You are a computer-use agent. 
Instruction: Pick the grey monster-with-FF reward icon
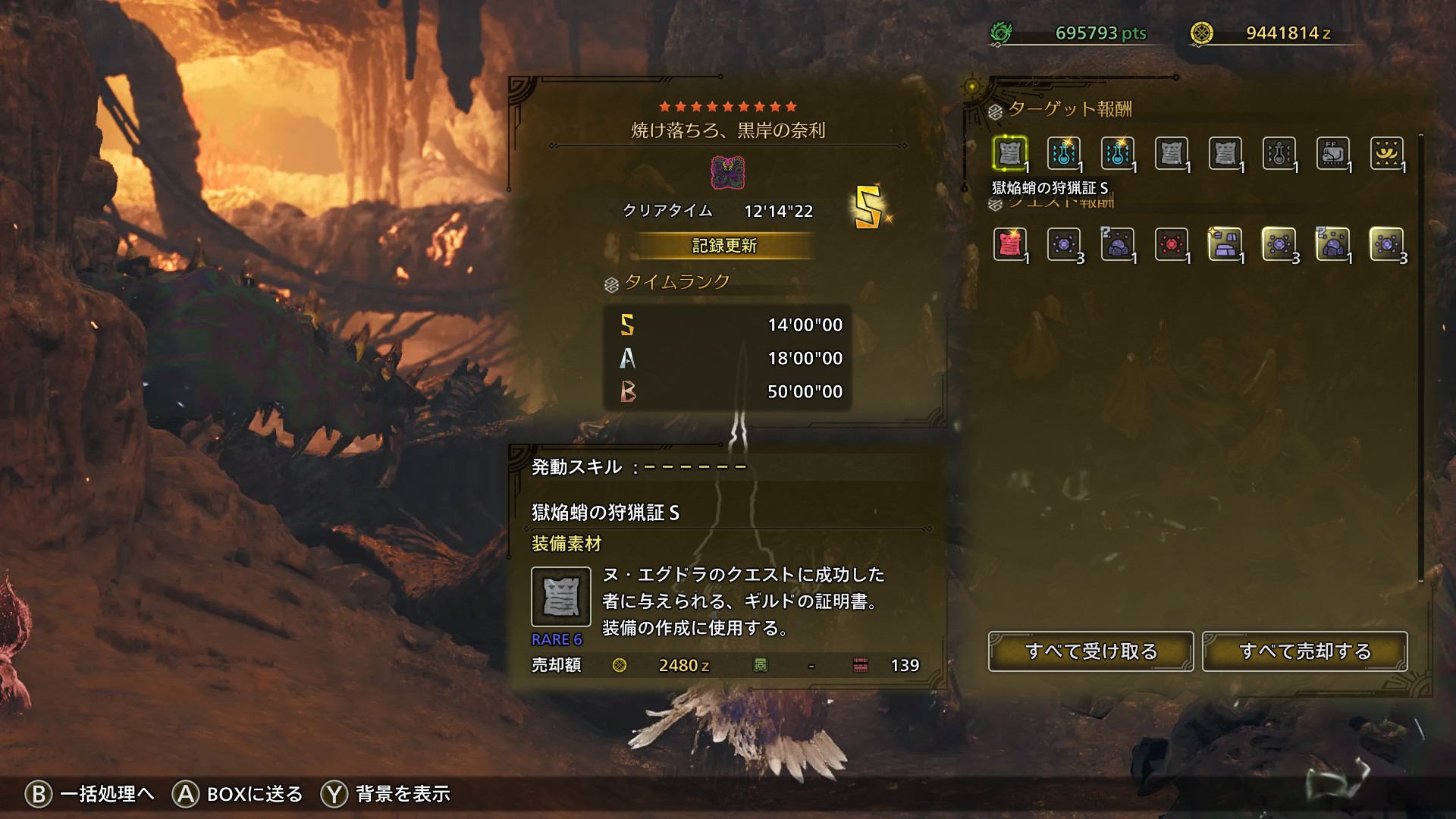click(x=1332, y=153)
